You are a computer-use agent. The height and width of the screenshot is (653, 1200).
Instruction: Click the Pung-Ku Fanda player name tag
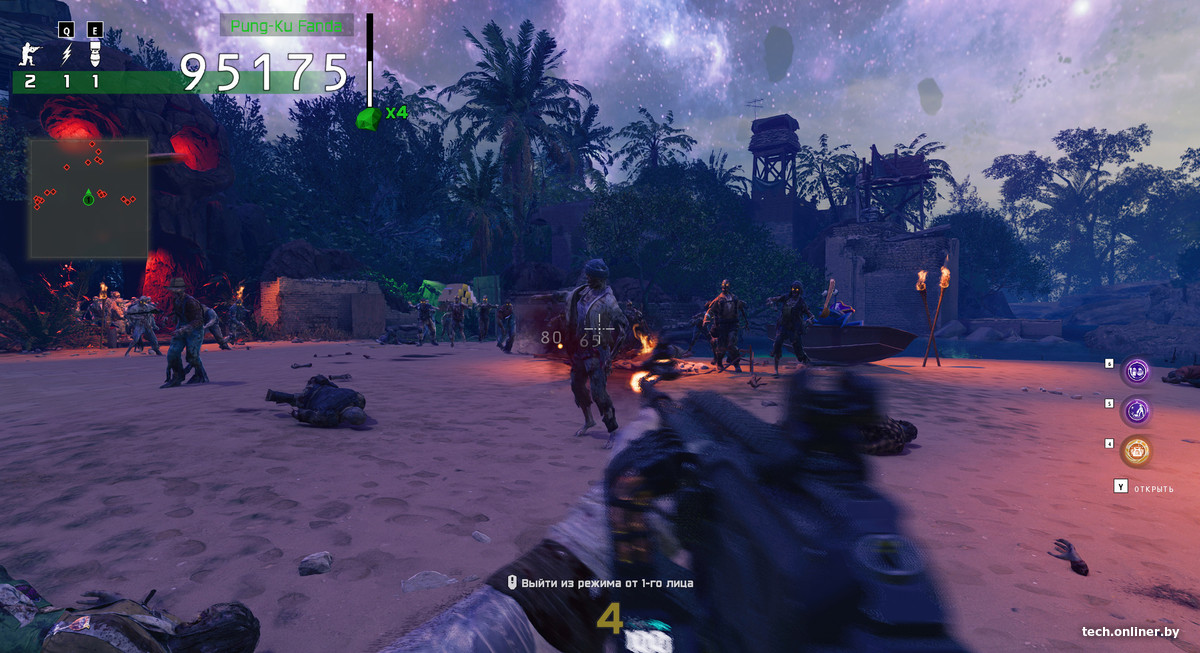point(286,25)
